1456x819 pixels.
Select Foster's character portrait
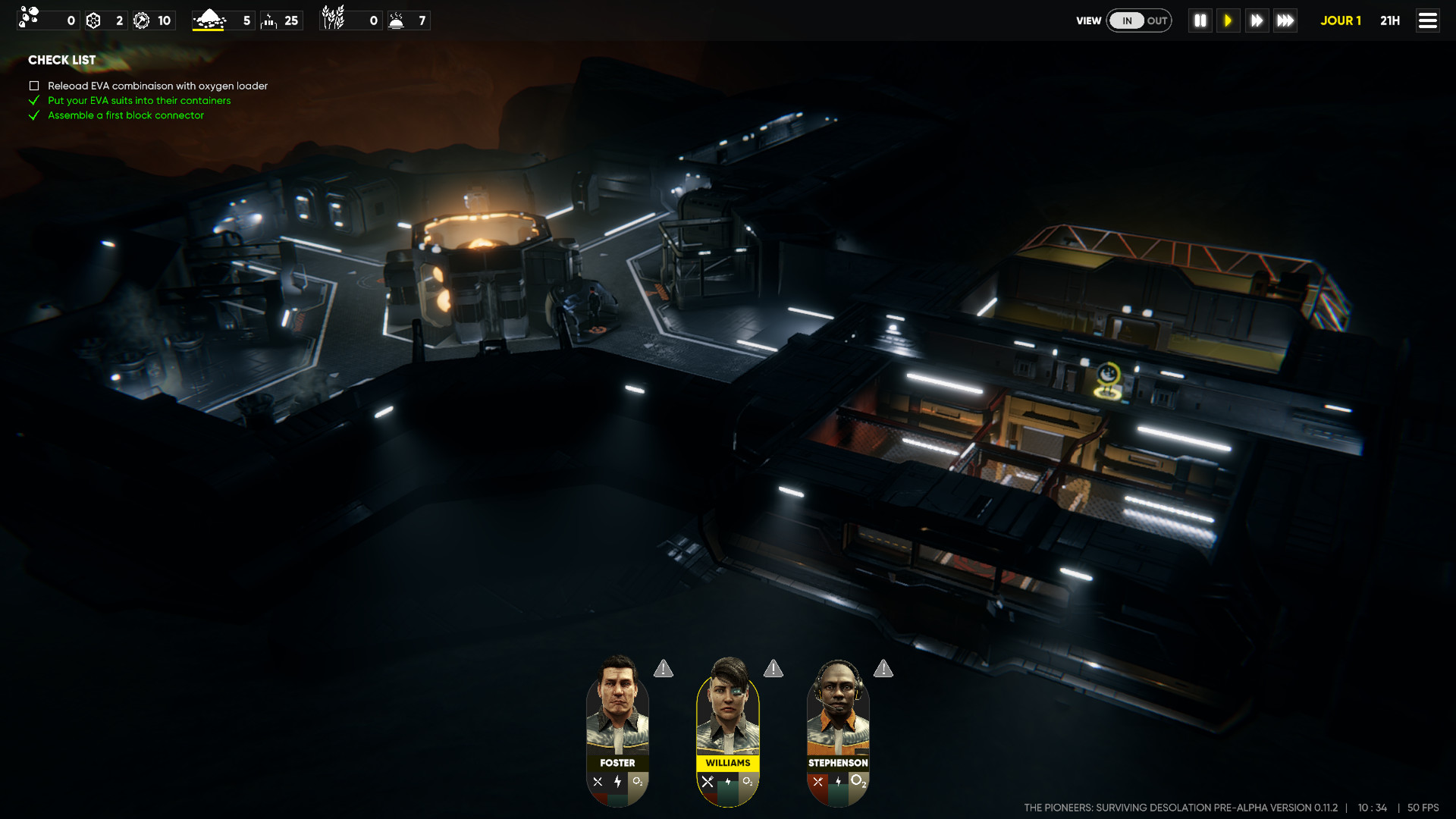[x=617, y=709]
